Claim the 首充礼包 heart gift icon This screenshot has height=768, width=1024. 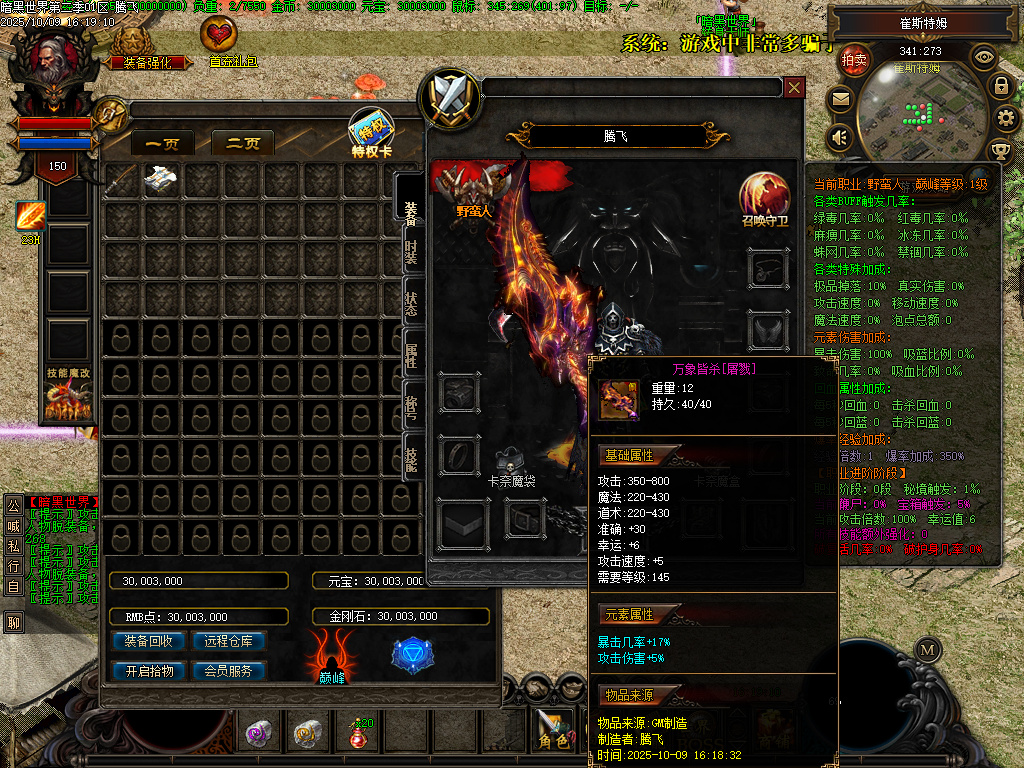(220, 40)
